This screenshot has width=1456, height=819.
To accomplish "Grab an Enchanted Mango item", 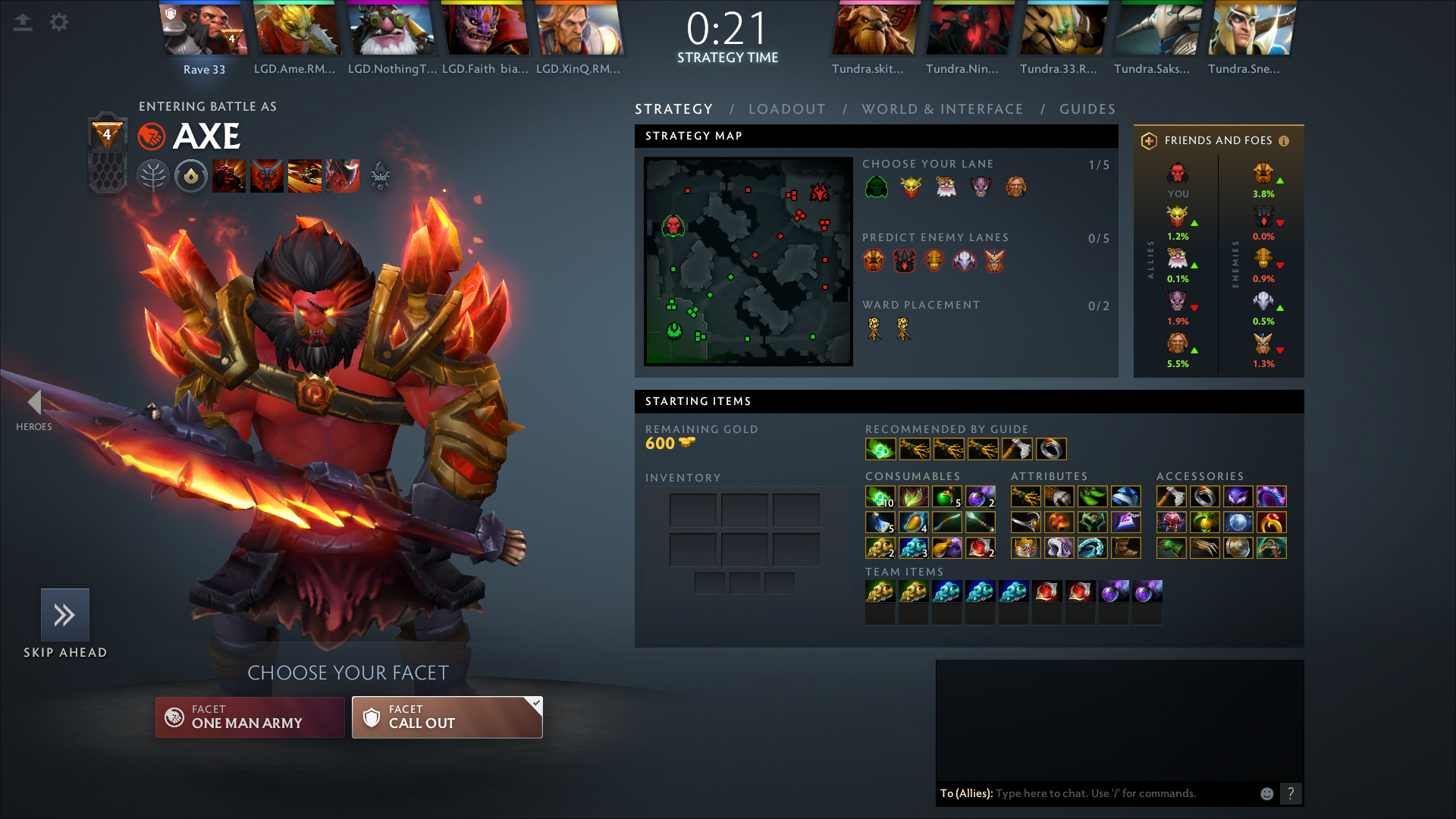I will 914,522.
